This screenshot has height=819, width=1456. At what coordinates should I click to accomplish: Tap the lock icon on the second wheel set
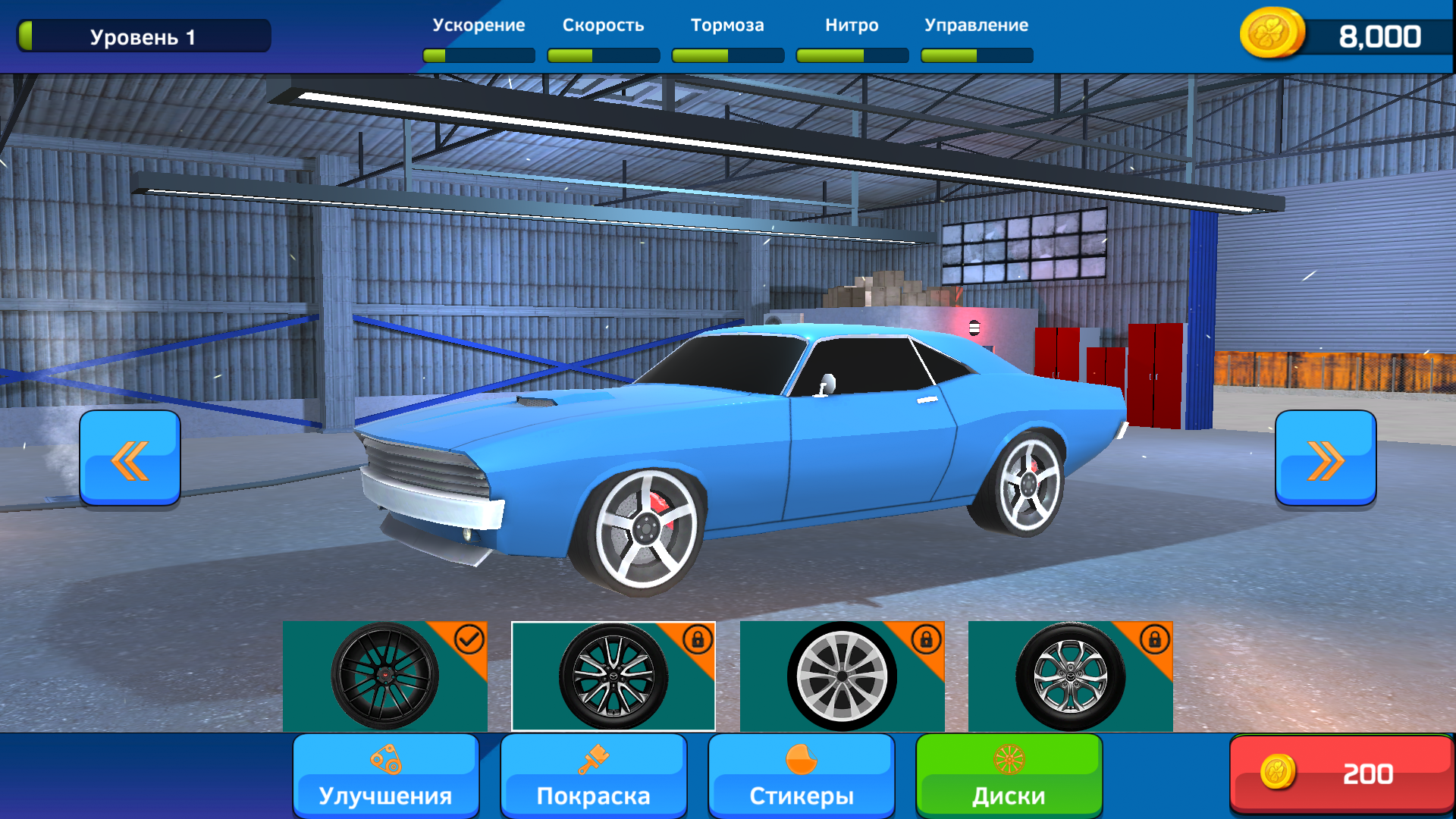click(x=698, y=638)
